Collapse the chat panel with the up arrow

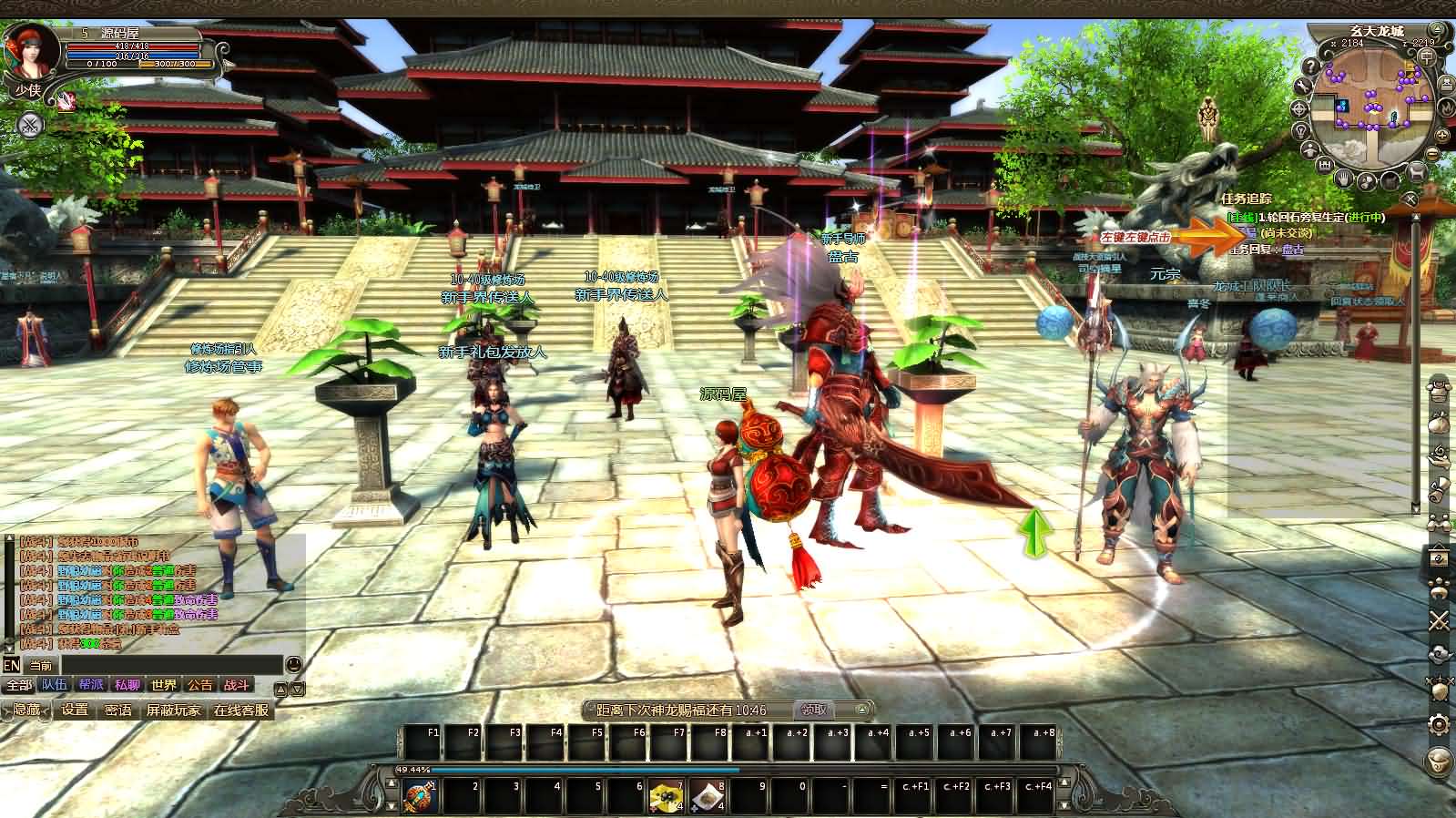(x=281, y=689)
